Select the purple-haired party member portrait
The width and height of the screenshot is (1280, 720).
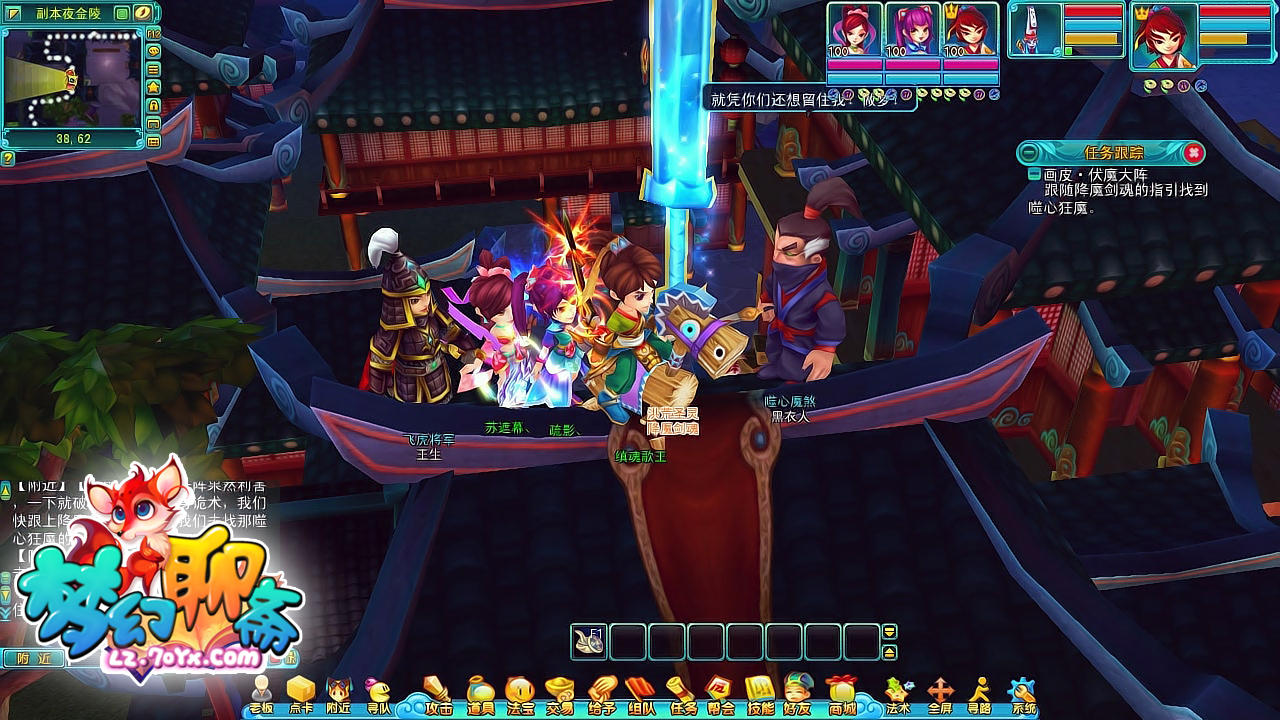(x=912, y=31)
